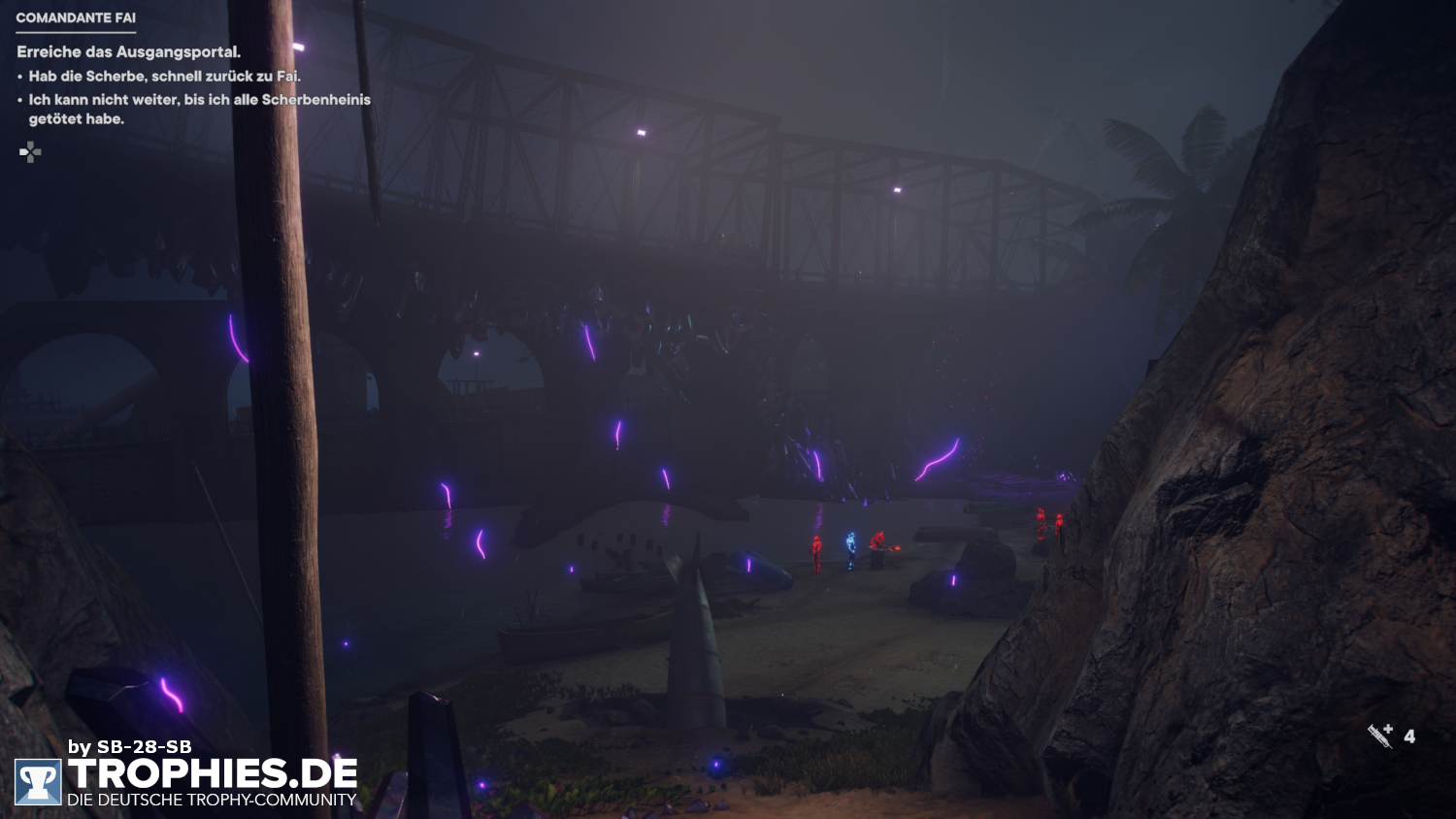The height and width of the screenshot is (819, 1456).
Task: Click the D-pad prompt icon below objectives
Action: tap(30, 152)
